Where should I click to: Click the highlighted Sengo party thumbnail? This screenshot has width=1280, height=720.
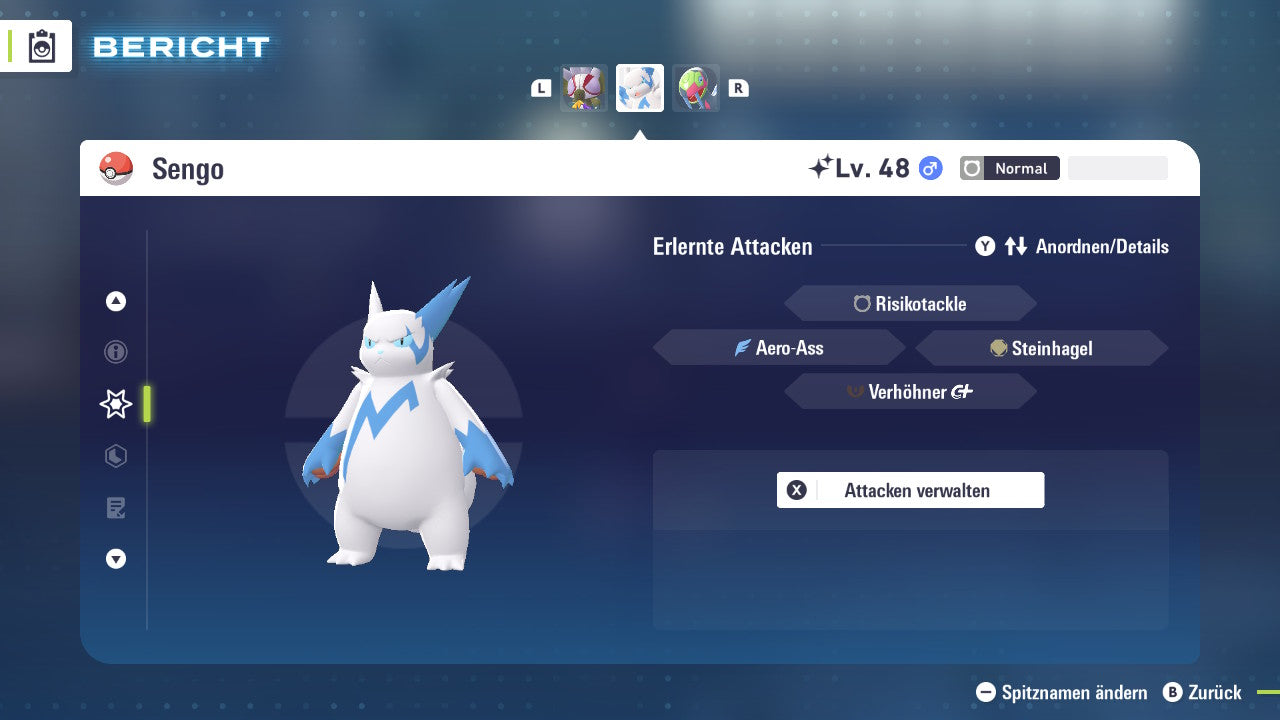[640, 87]
